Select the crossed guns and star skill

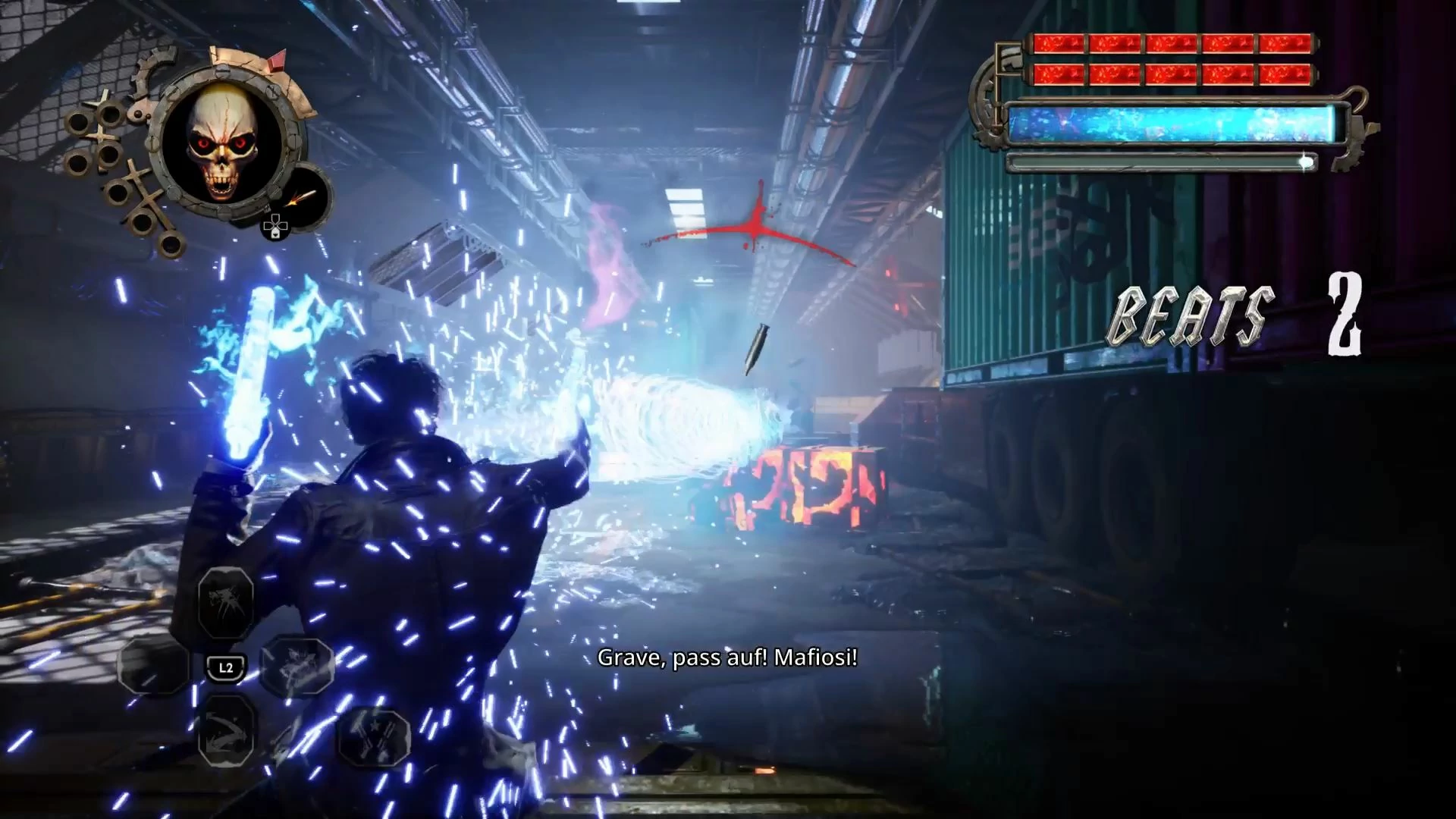373,735
